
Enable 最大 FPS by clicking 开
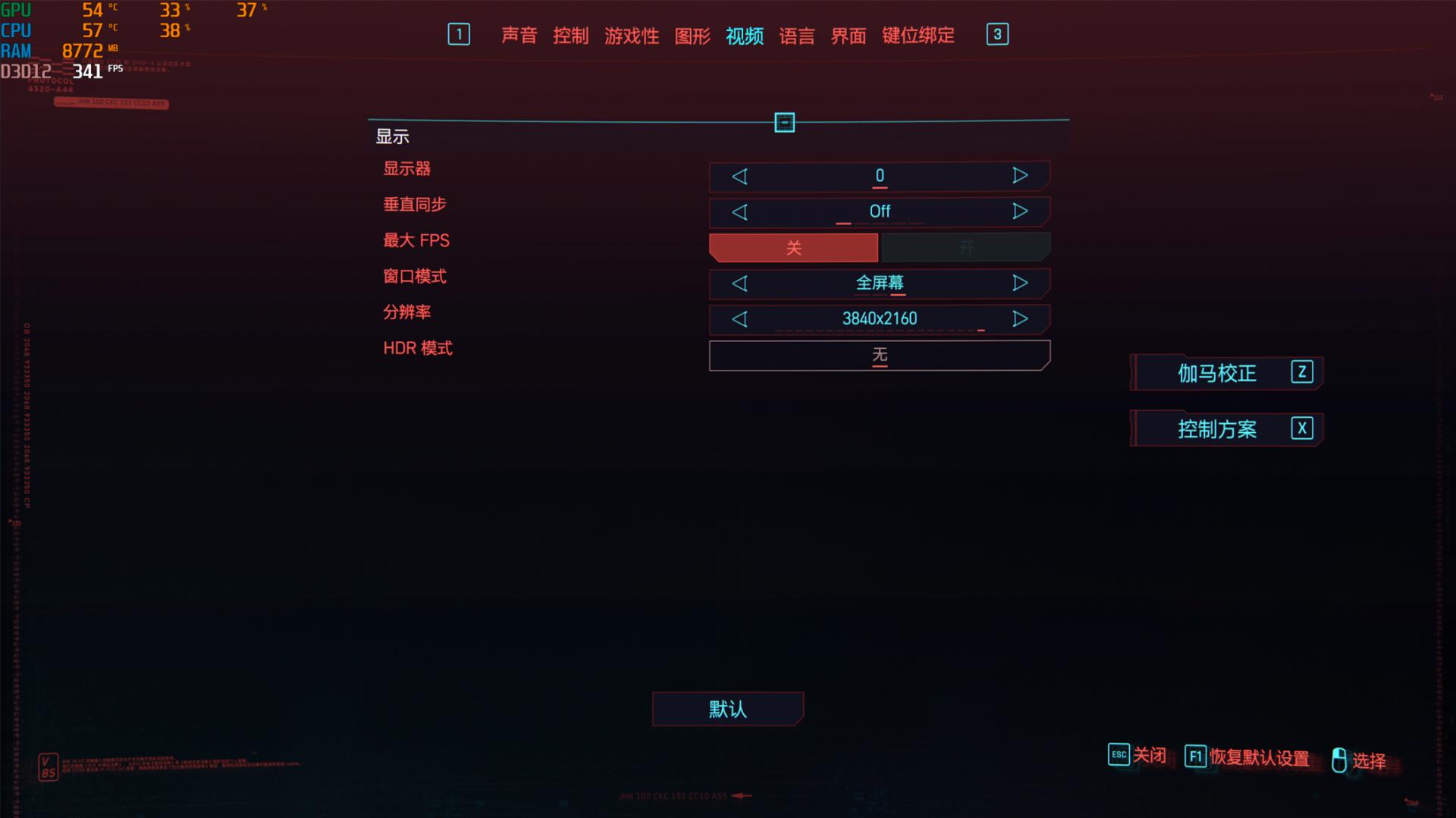pos(965,247)
